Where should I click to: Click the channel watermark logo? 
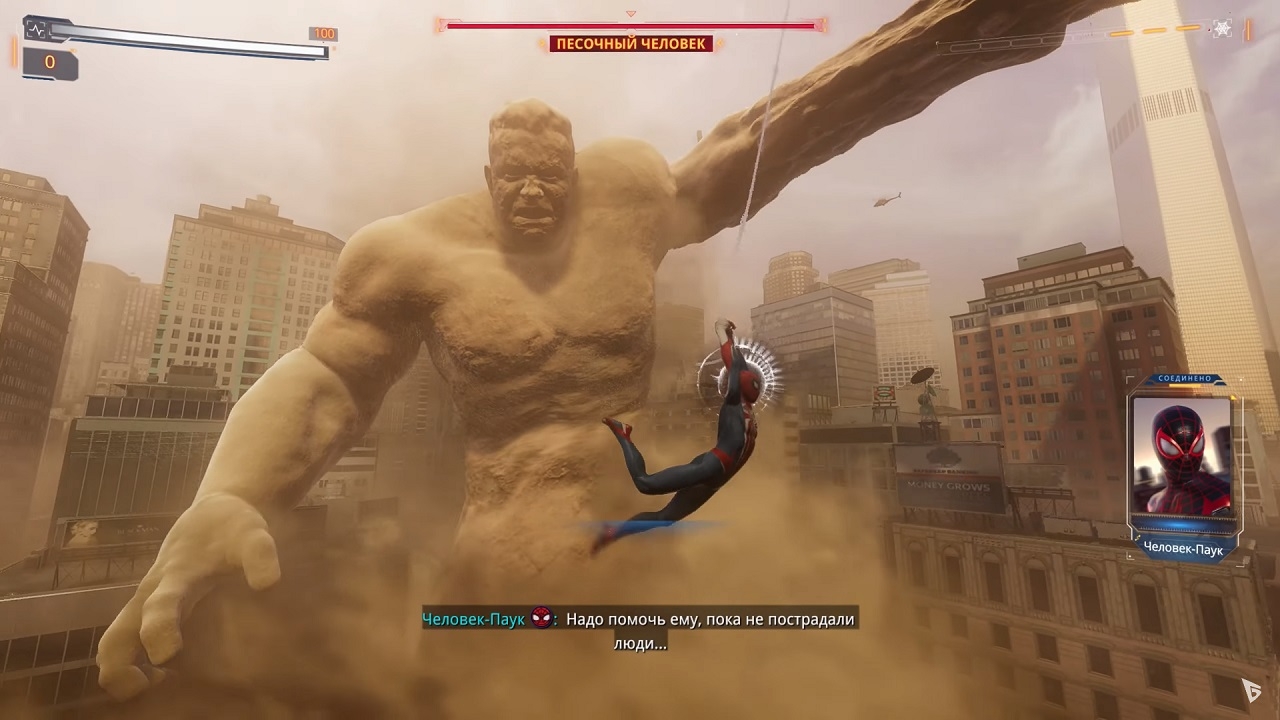click(x=1251, y=690)
